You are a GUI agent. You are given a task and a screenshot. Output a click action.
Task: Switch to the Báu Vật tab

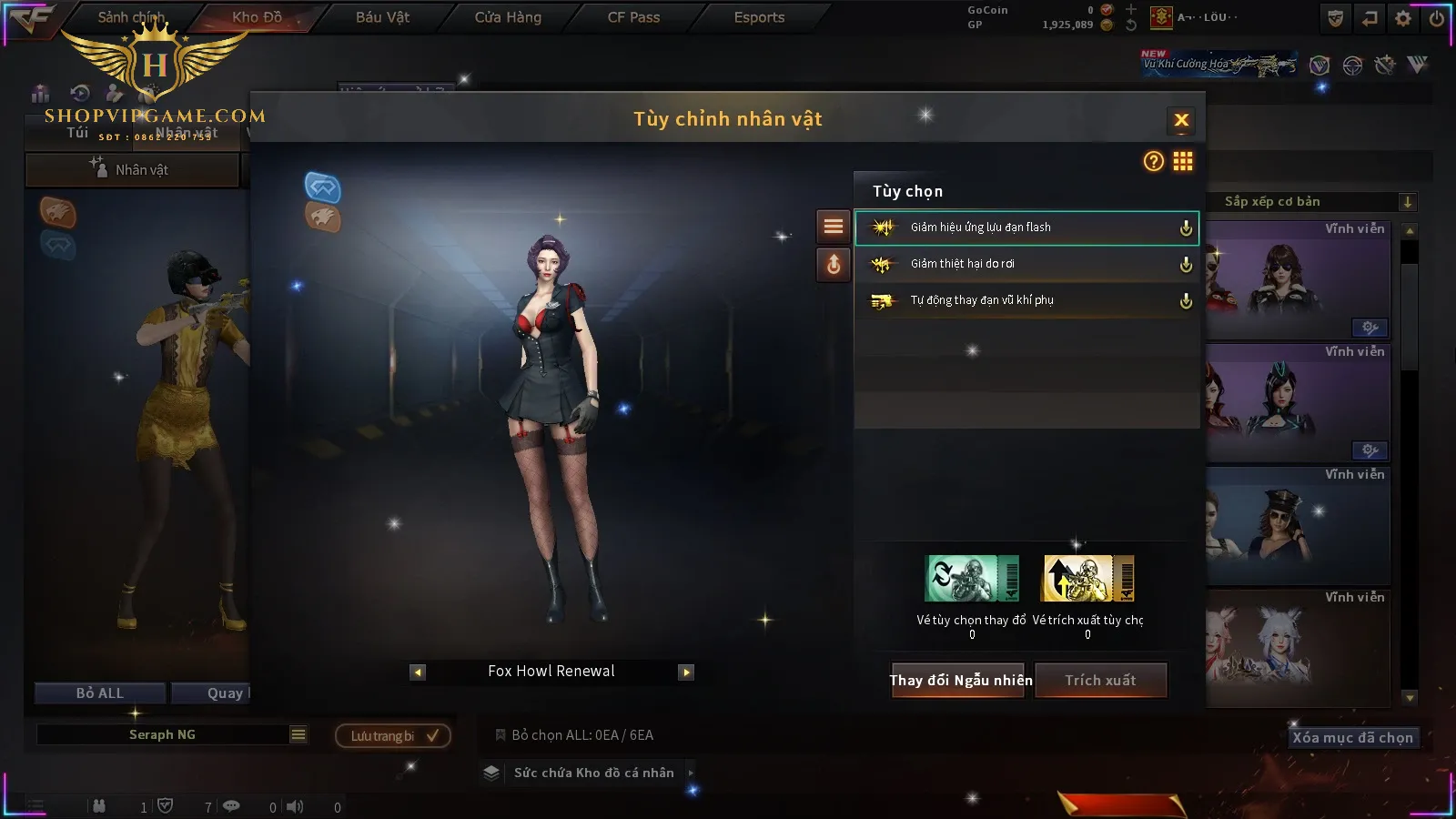click(382, 17)
